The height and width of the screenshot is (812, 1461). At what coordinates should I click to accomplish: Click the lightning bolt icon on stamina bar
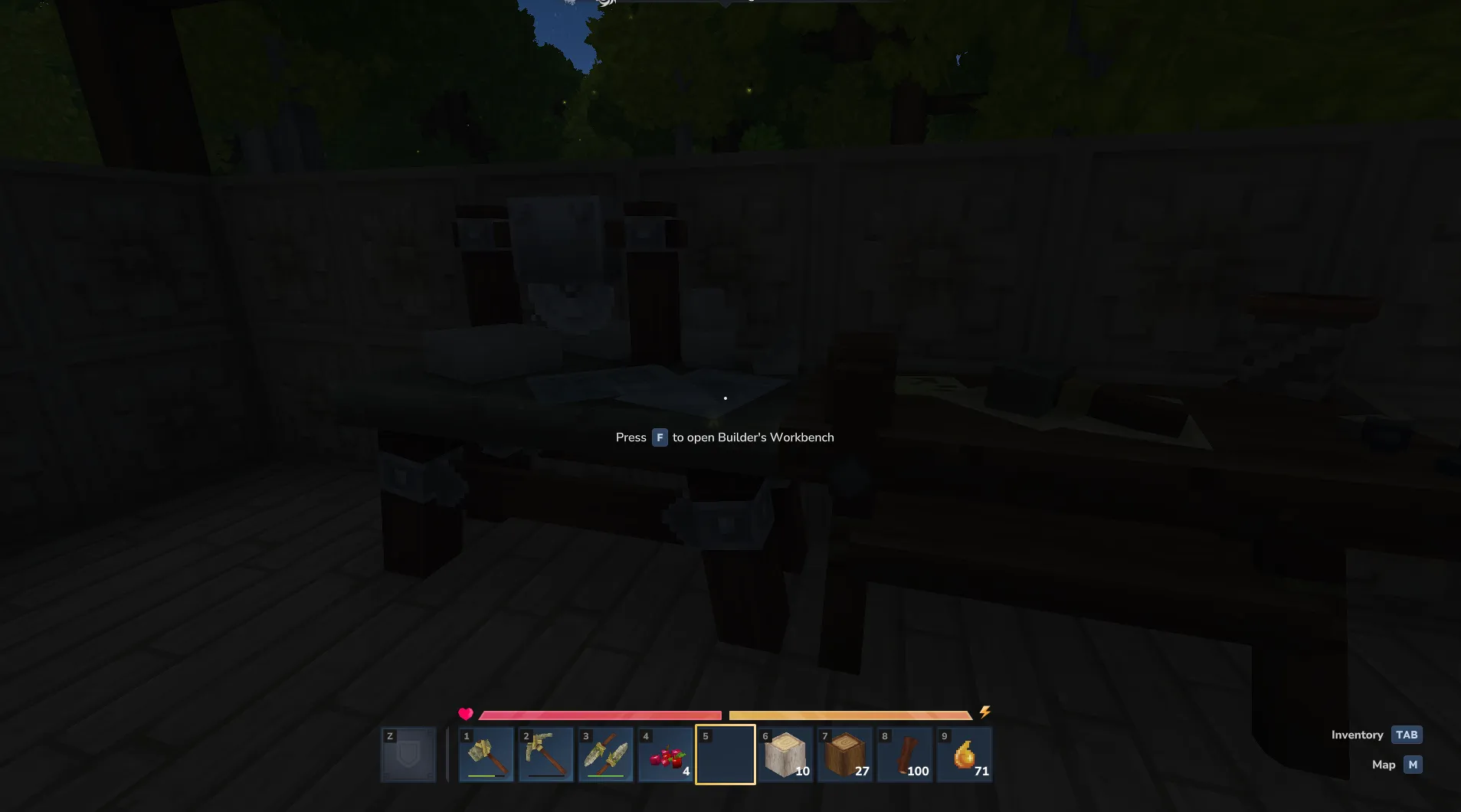[x=984, y=712]
